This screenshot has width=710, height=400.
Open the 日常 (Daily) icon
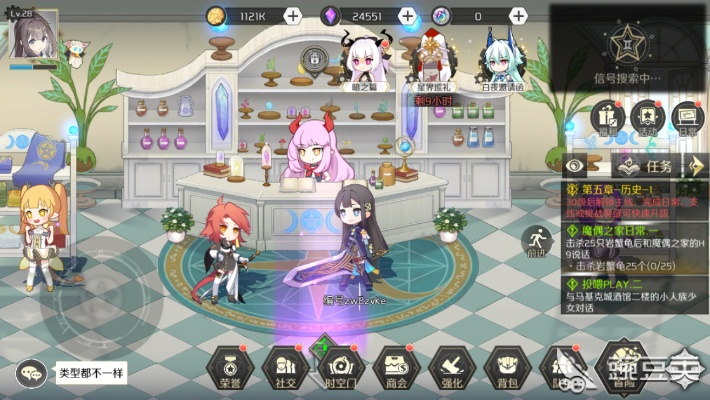coord(684,118)
